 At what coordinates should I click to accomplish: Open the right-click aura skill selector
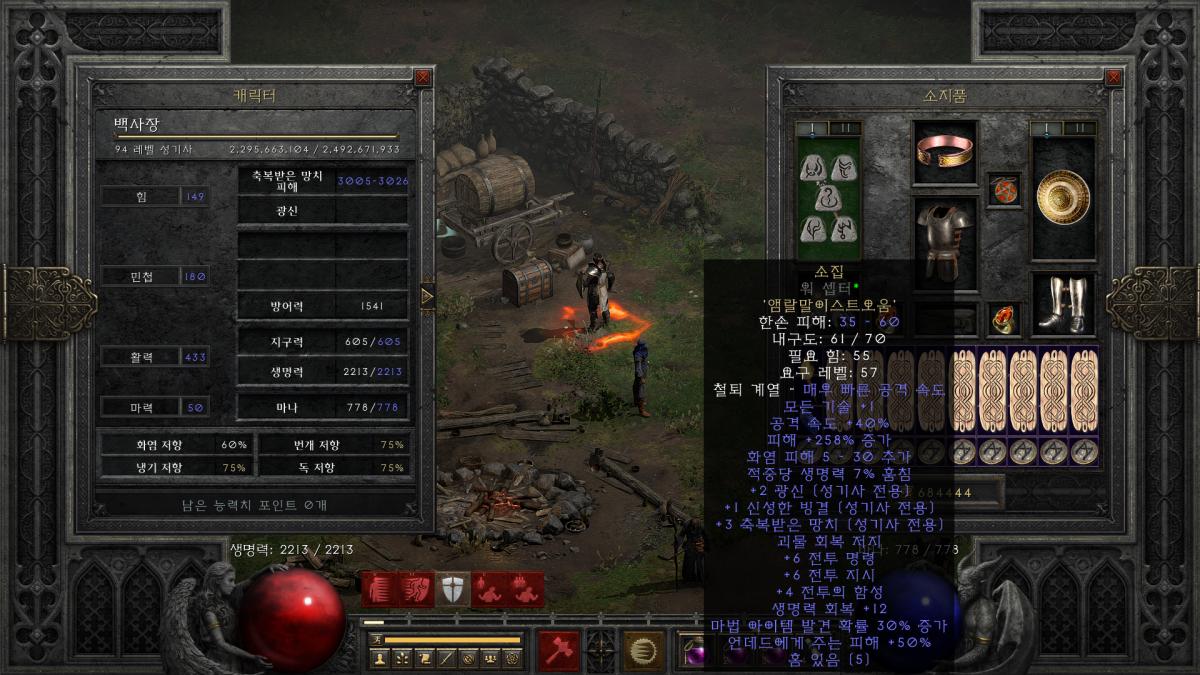coord(644,650)
